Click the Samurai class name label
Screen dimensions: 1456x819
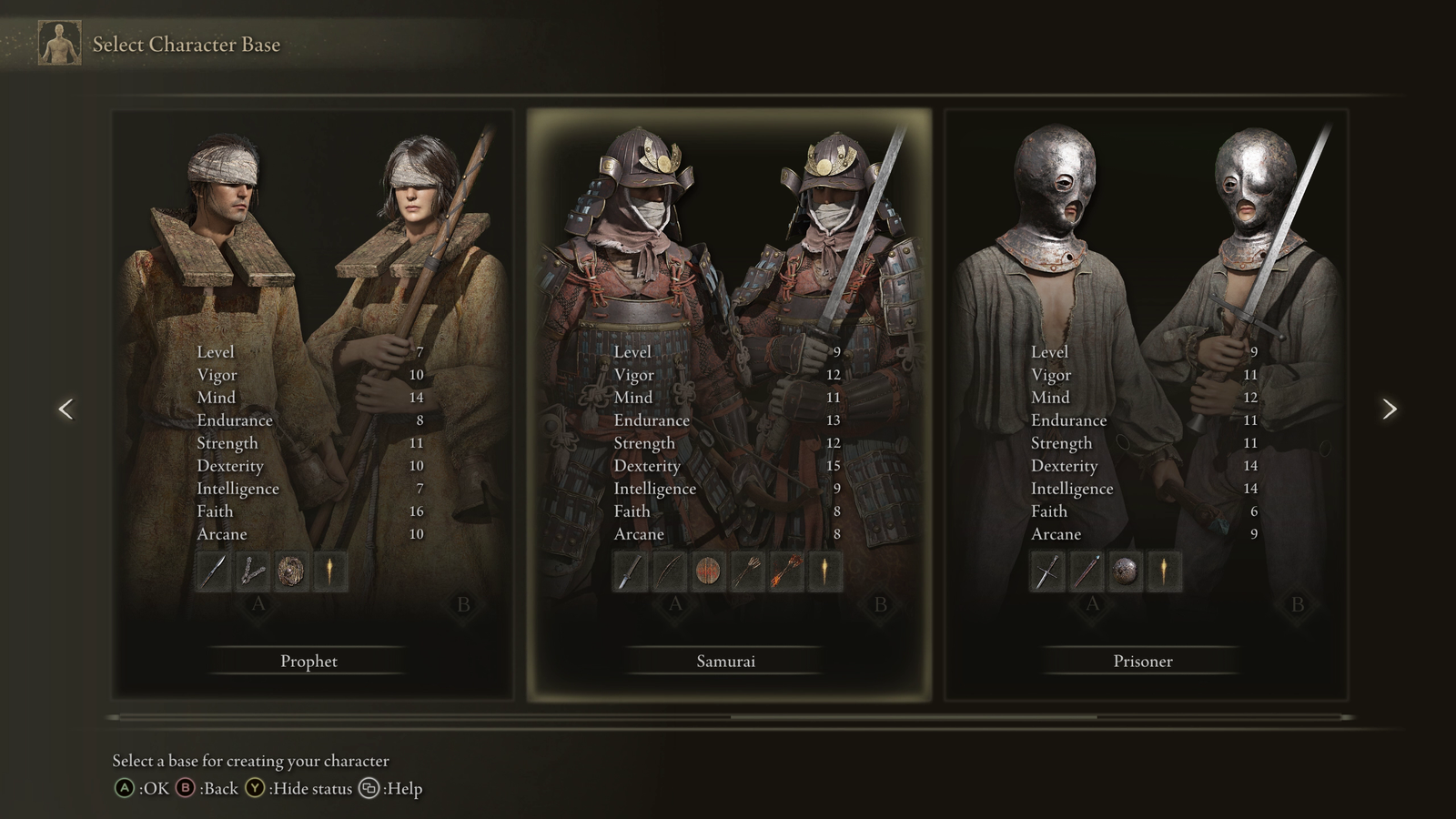725,662
